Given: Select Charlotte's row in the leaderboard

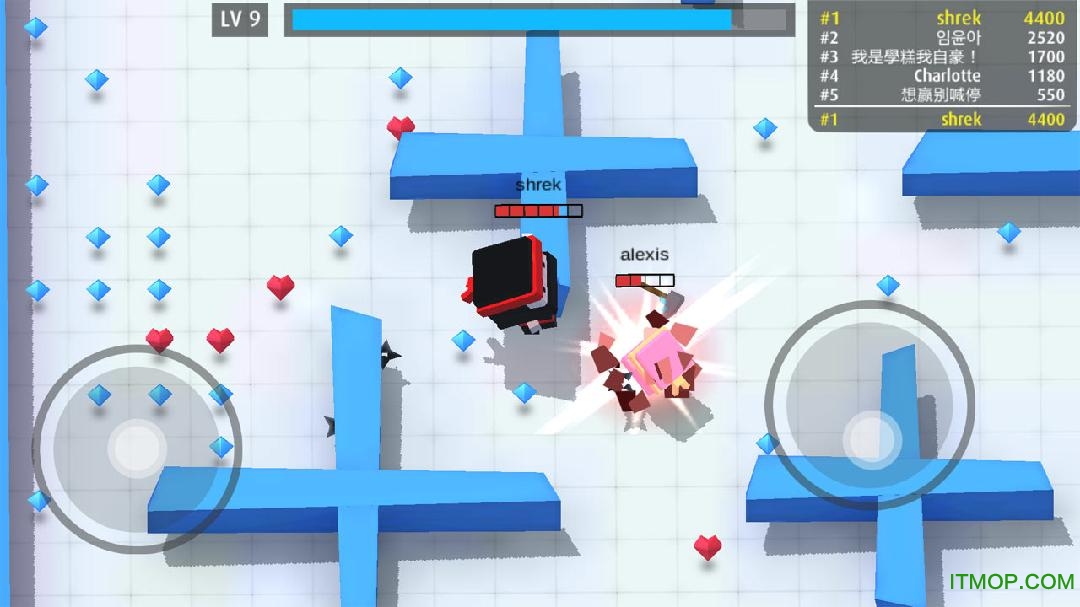Looking at the screenshot, I should point(941,76).
